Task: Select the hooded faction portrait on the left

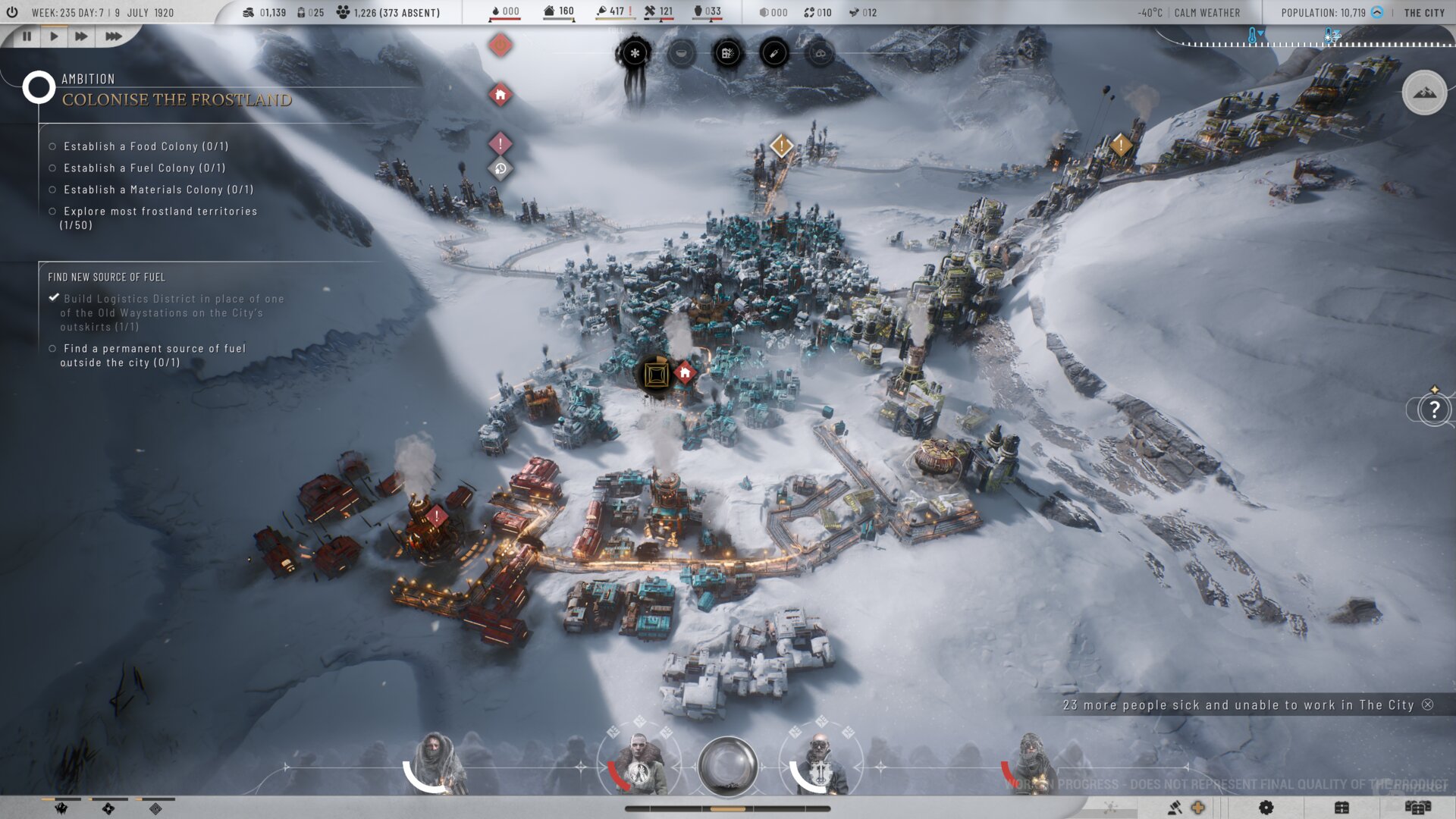Action: click(x=435, y=762)
